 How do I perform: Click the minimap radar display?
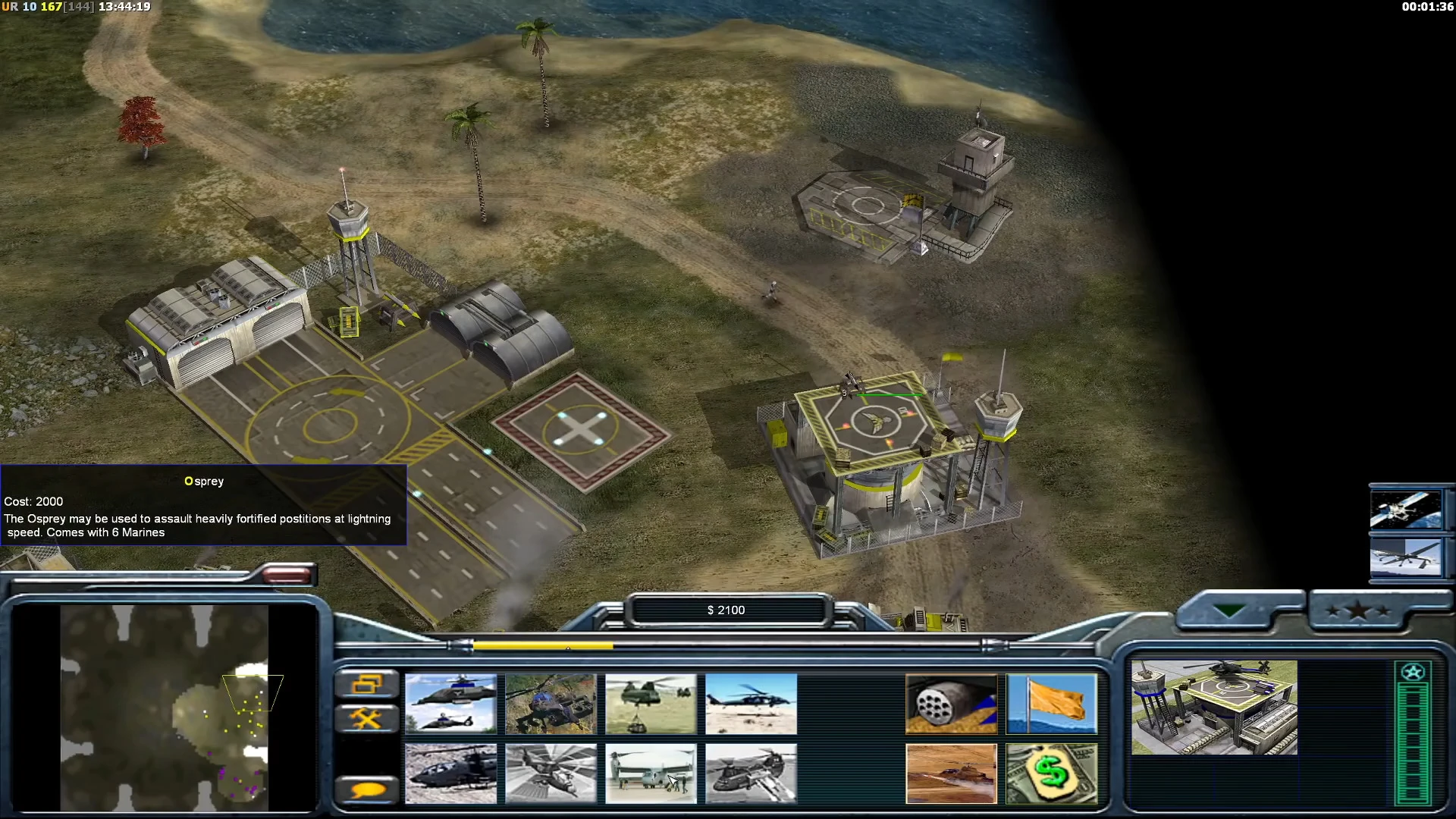164,707
